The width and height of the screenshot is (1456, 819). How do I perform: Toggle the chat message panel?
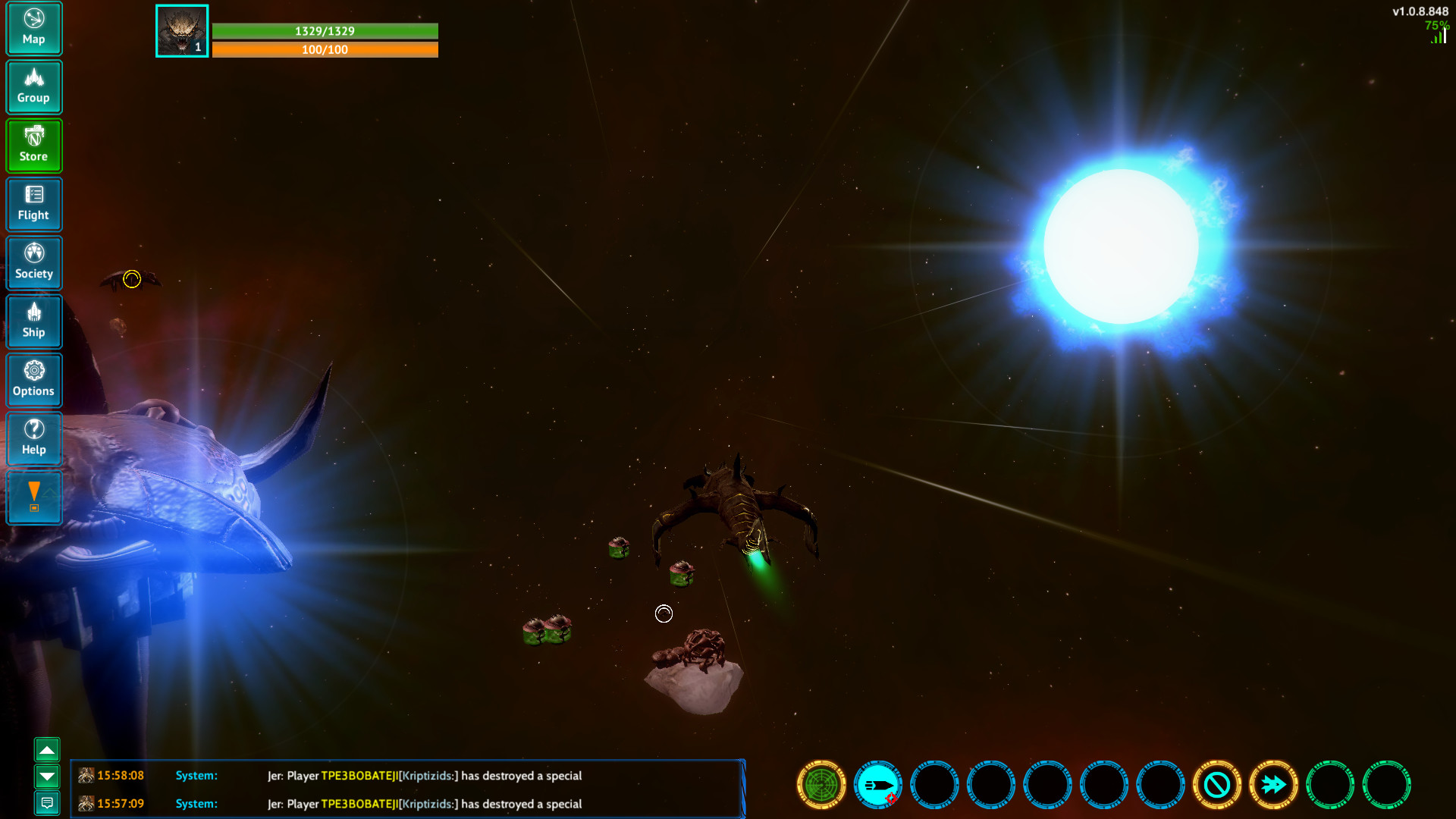(x=48, y=802)
